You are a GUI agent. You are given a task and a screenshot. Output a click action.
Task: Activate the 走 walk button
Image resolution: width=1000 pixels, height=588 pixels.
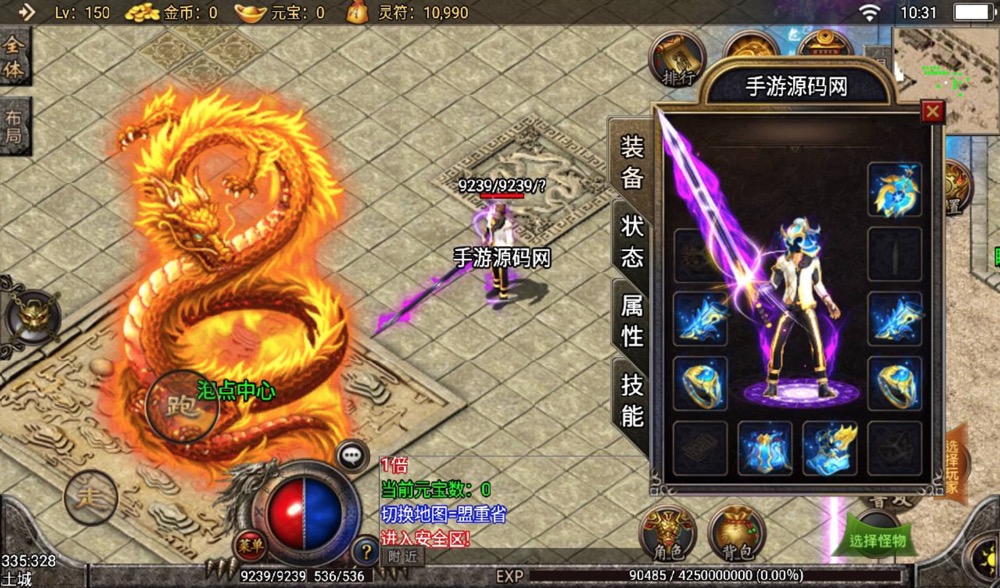[90, 495]
